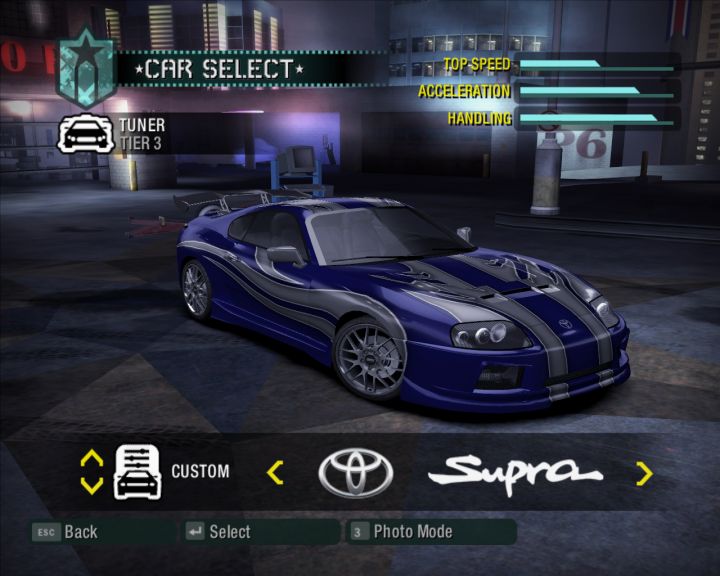720x576 pixels.
Task: Cycle car category down with the down arrow
Action: tap(91, 486)
